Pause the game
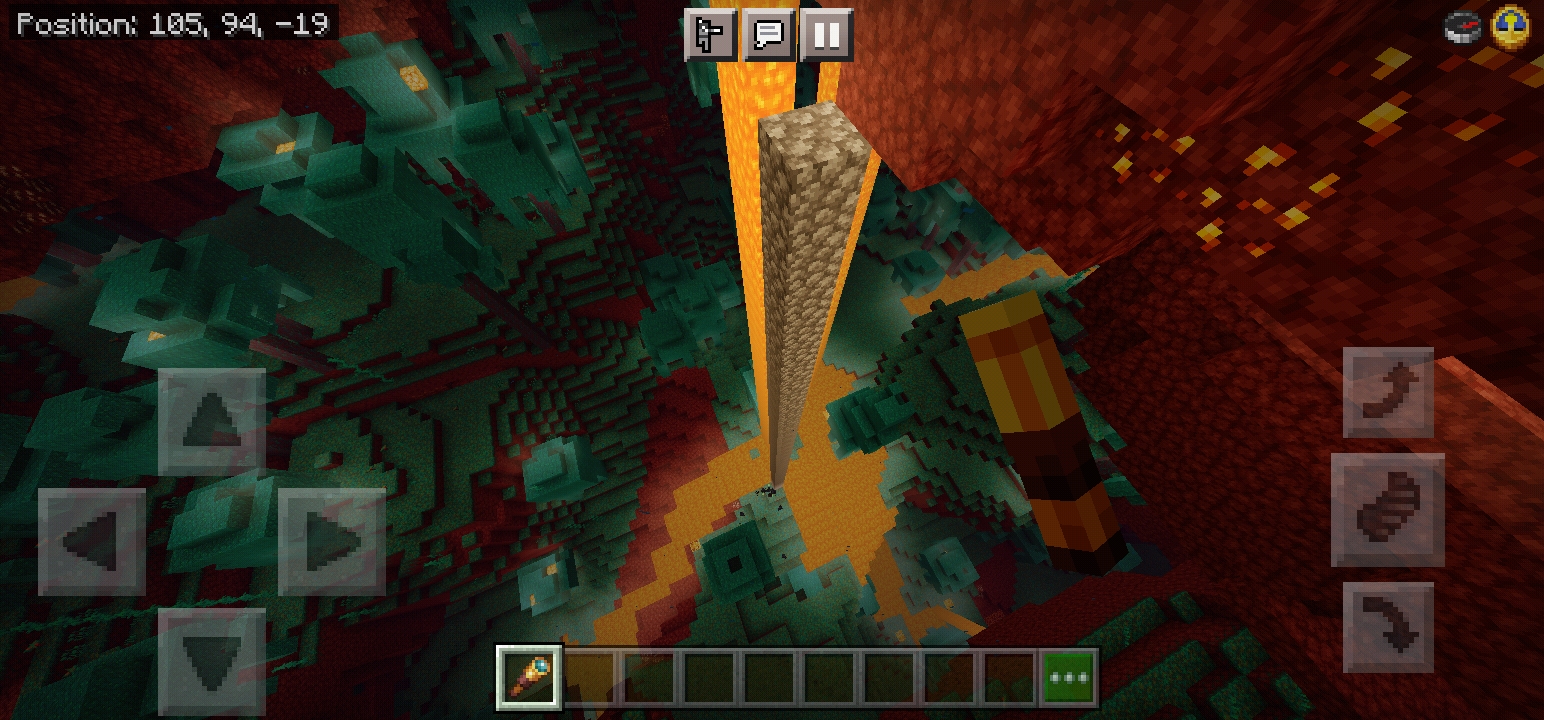This screenshot has height=720, width=1544. (x=826, y=36)
